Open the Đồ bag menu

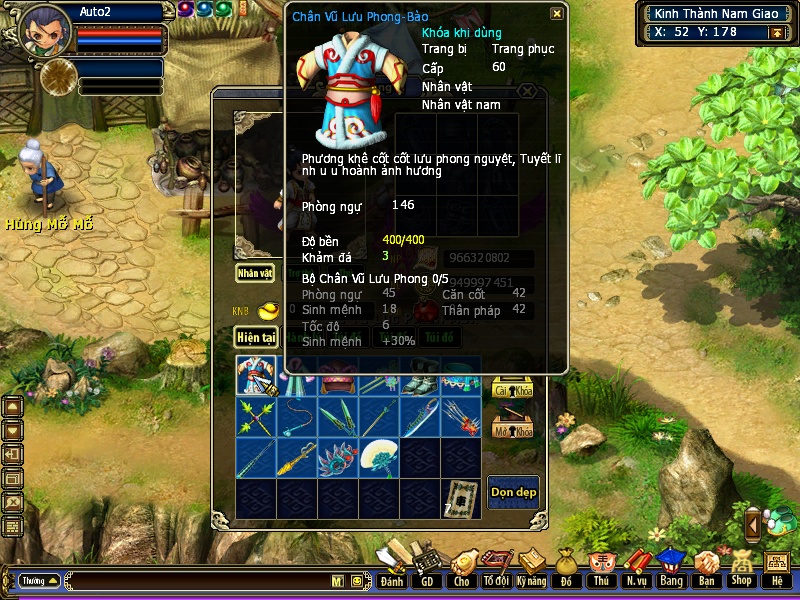tap(566, 568)
